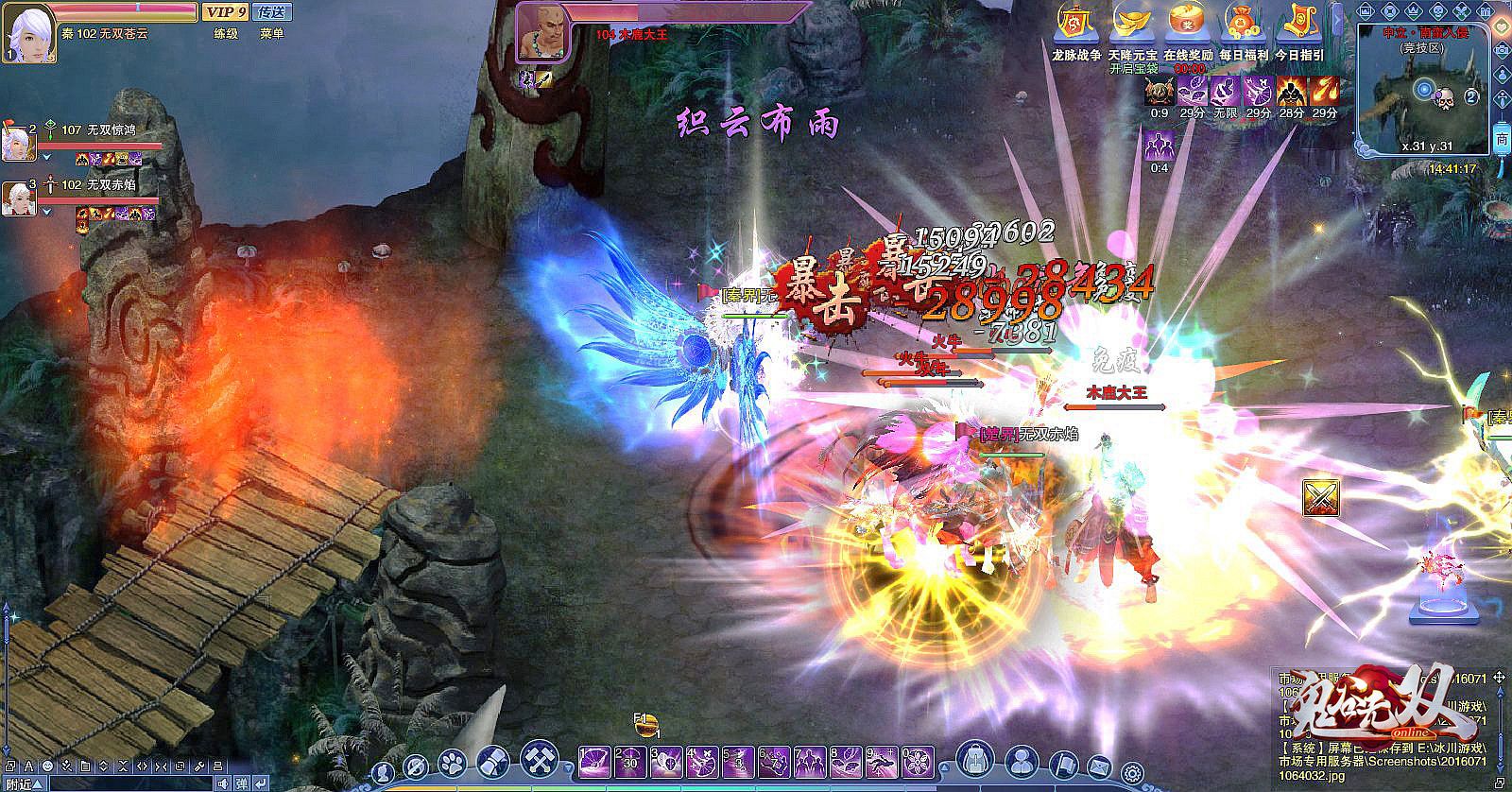
Task: Open the 商 shop lantern button
Action: [1502, 139]
